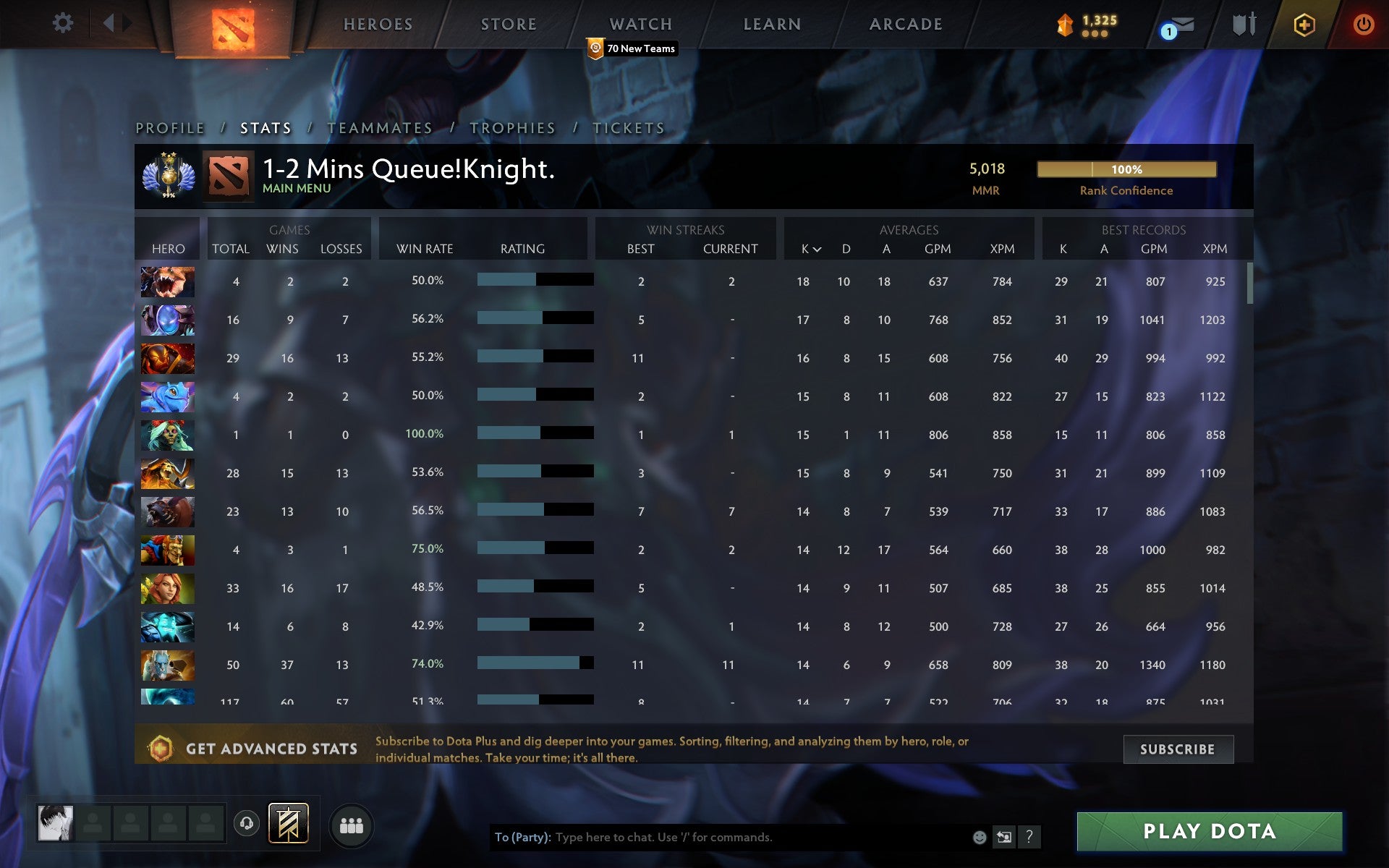Switch to the TEAMMATES tab
The height and width of the screenshot is (868, 1389).
tap(381, 127)
